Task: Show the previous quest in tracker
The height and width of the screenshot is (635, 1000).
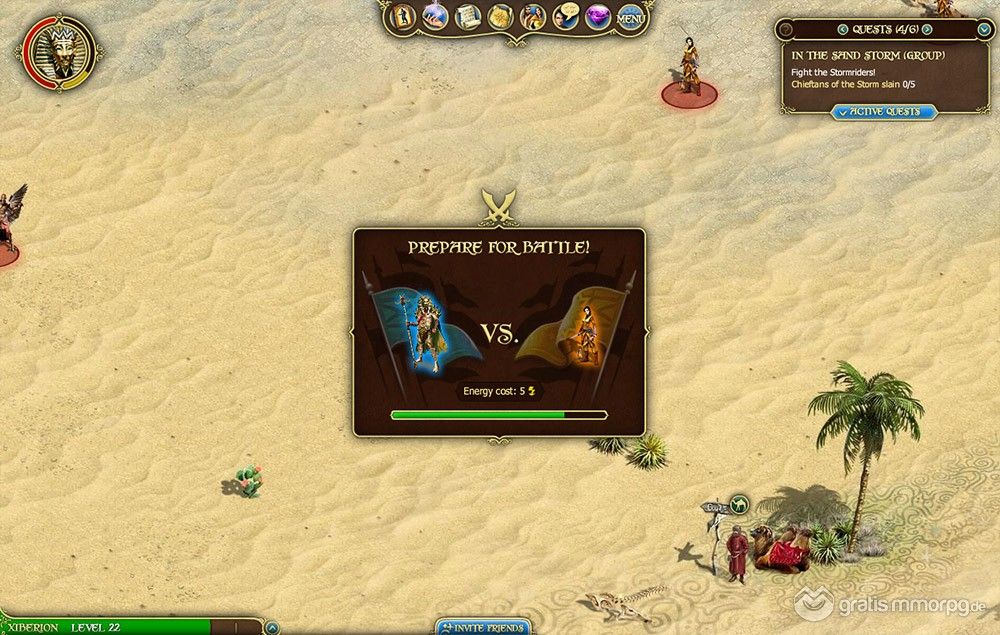Action: (842, 30)
